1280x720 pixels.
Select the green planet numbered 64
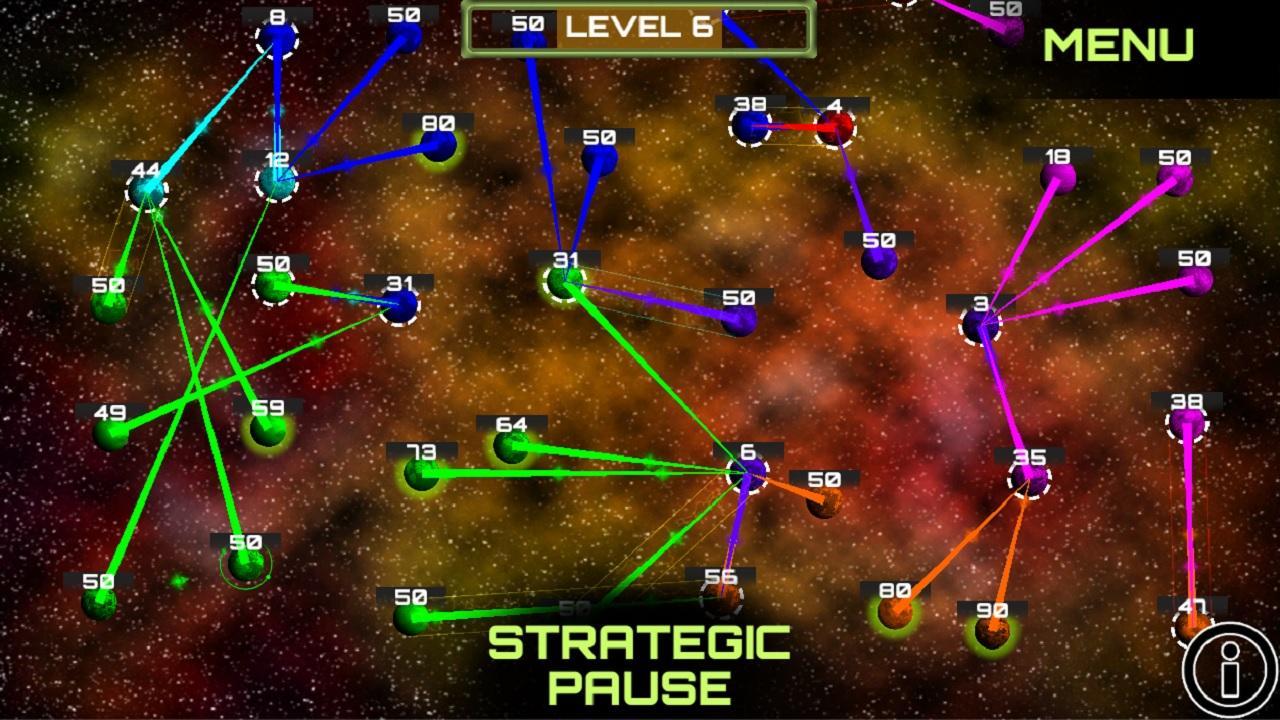[x=511, y=446]
